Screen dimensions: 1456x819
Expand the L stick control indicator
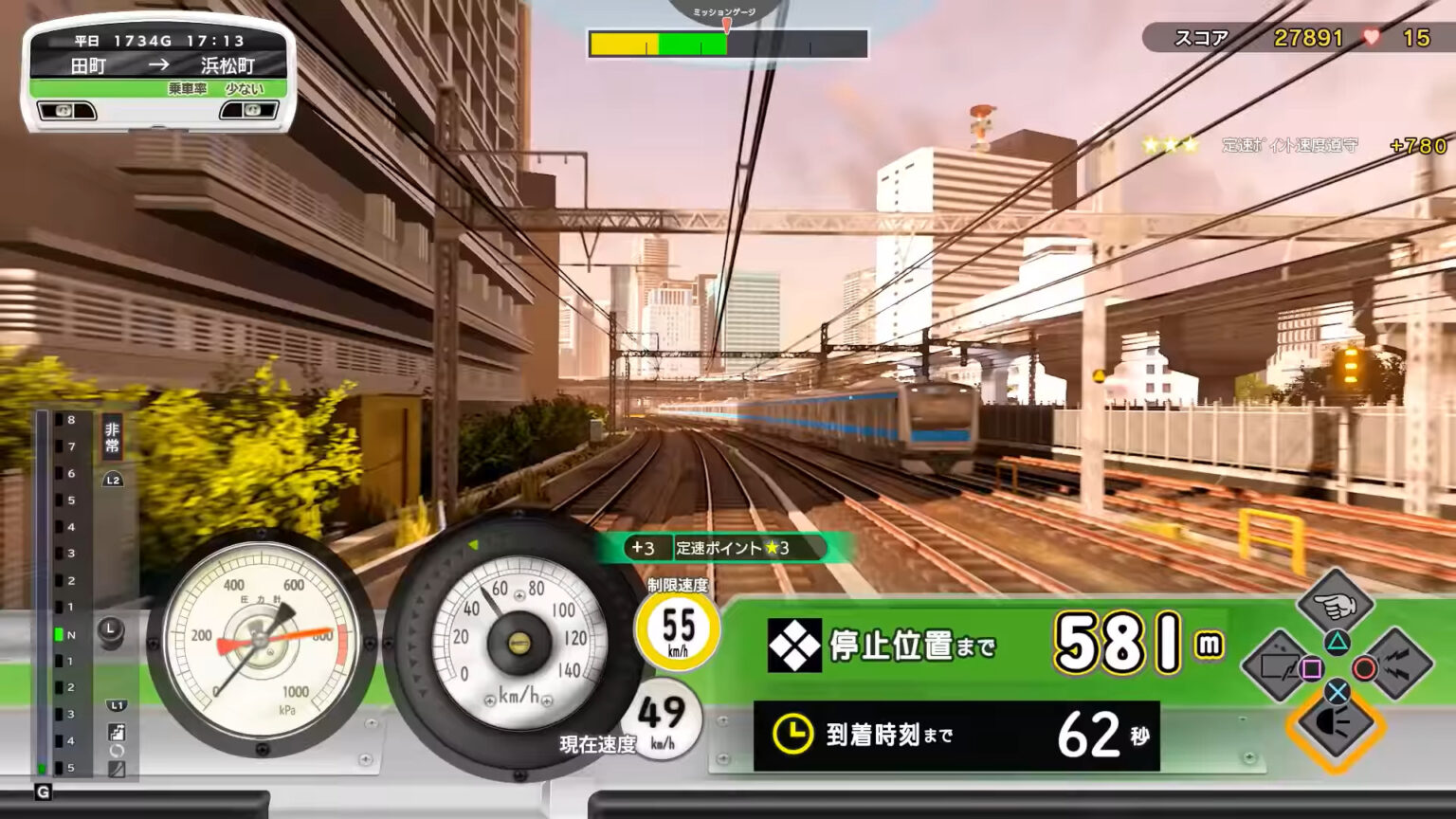112,627
